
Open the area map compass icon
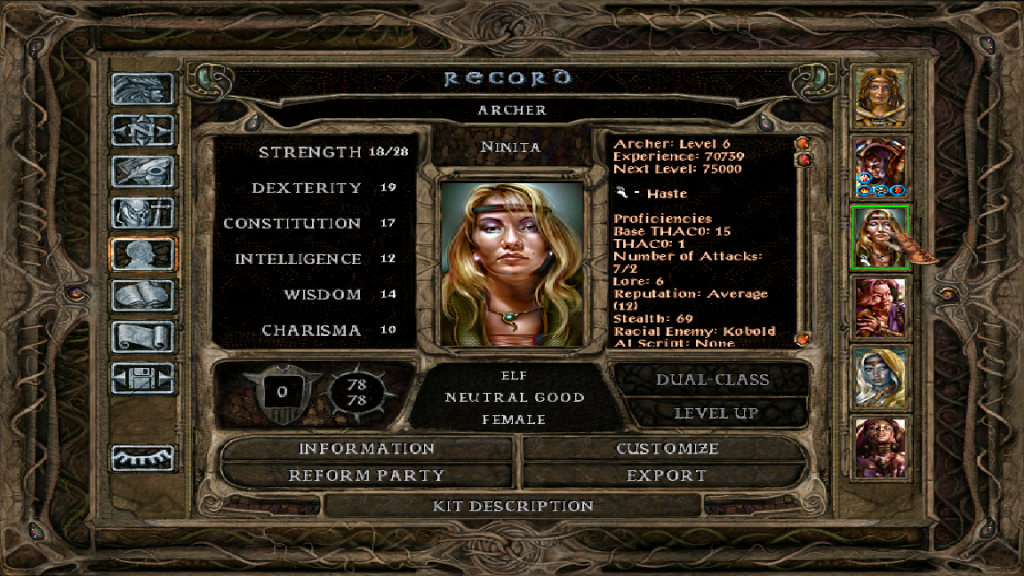pos(142,130)
